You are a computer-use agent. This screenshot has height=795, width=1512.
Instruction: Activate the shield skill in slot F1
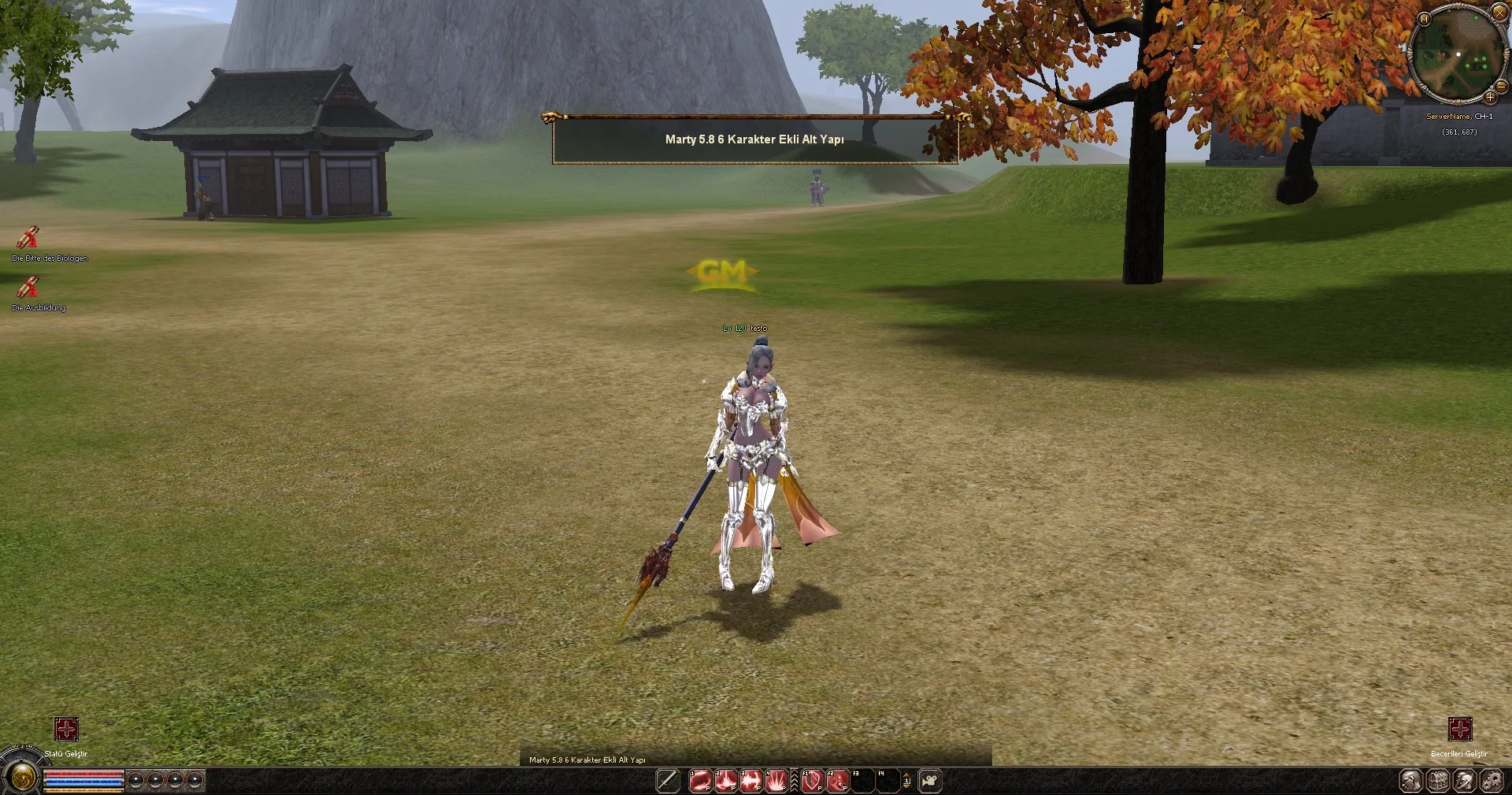click(x=812, y=780)
